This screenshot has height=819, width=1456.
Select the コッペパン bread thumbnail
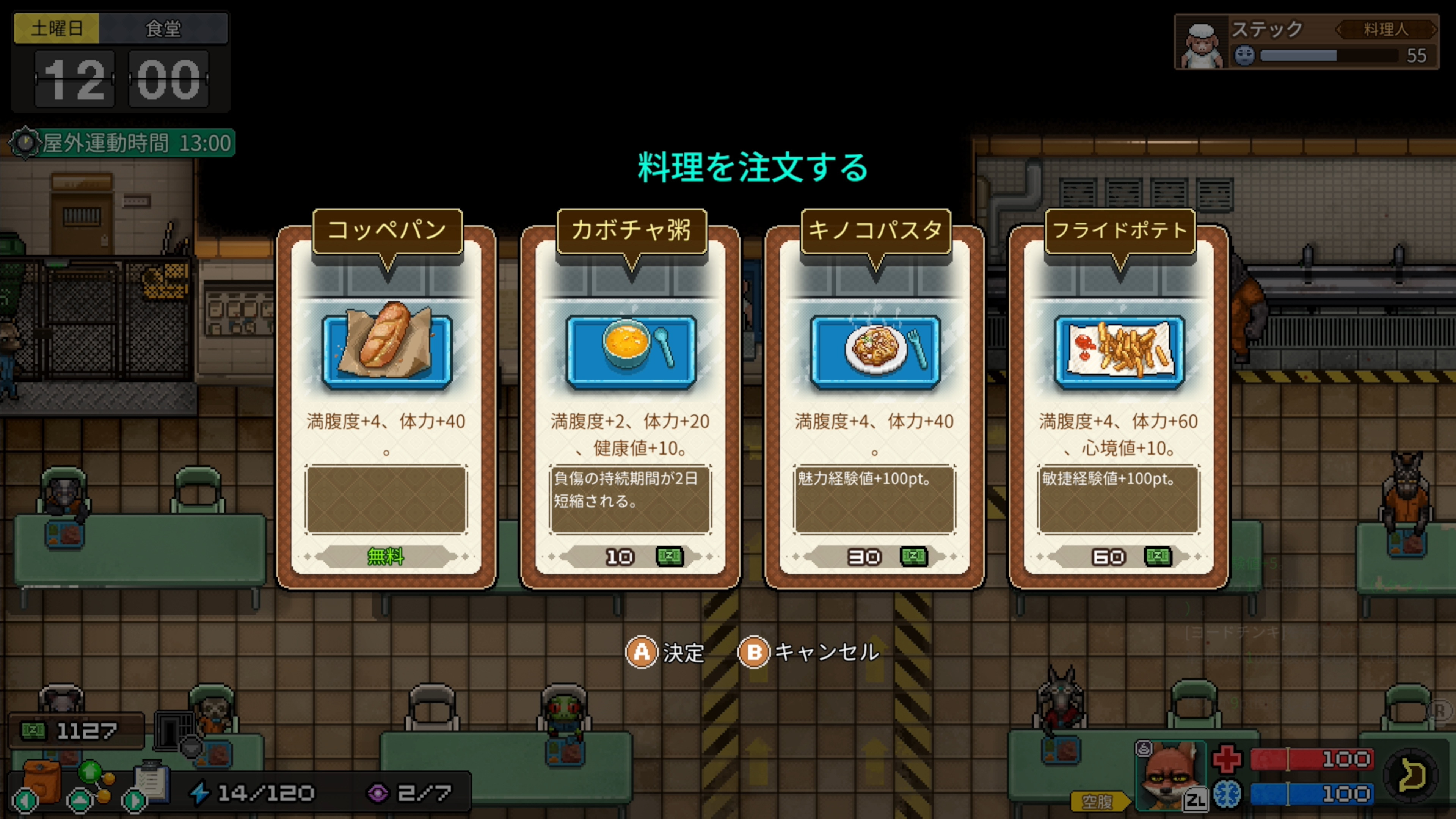(387, 348)
